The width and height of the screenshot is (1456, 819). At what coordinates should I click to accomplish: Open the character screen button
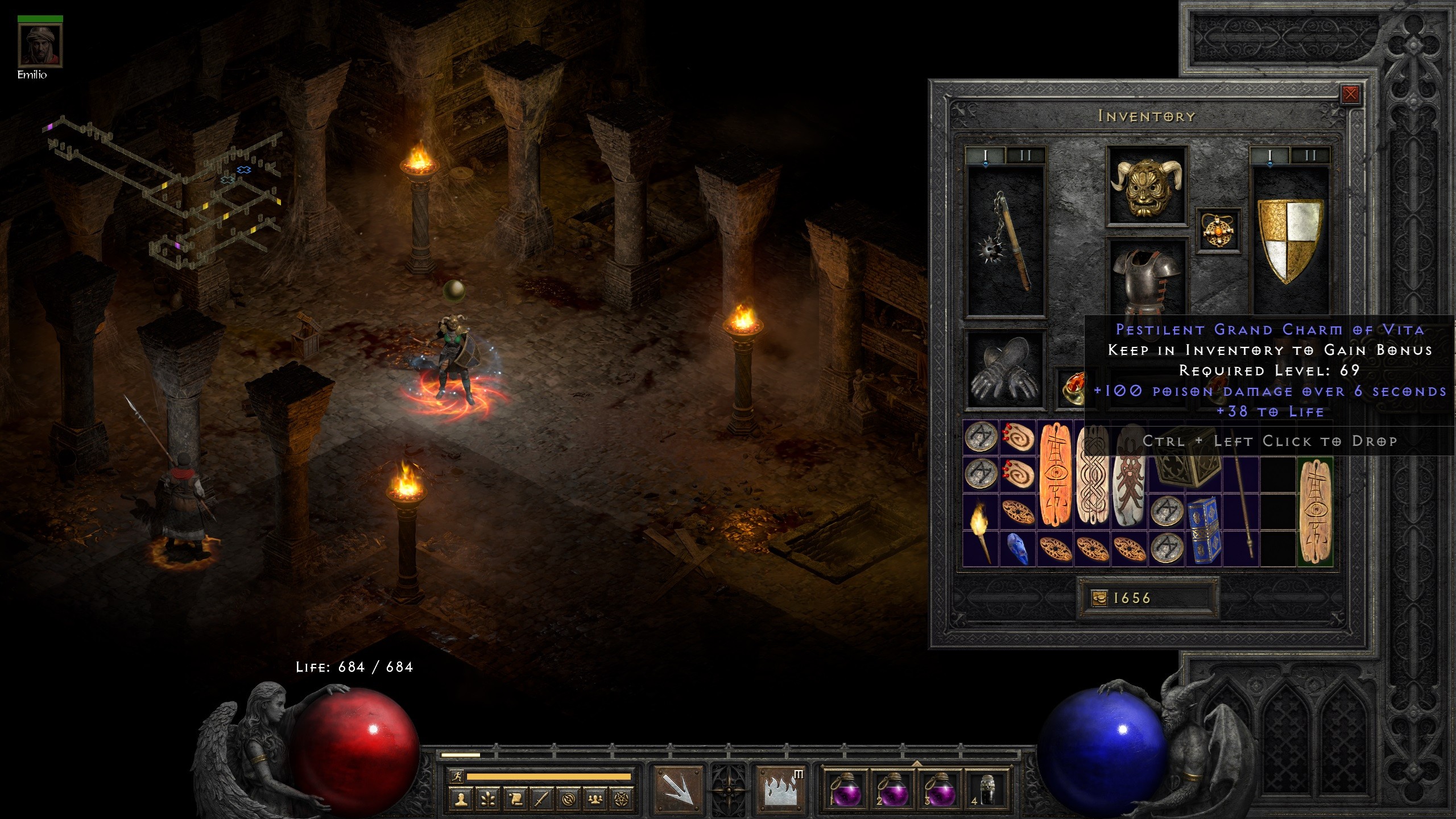tap(461, 799)
